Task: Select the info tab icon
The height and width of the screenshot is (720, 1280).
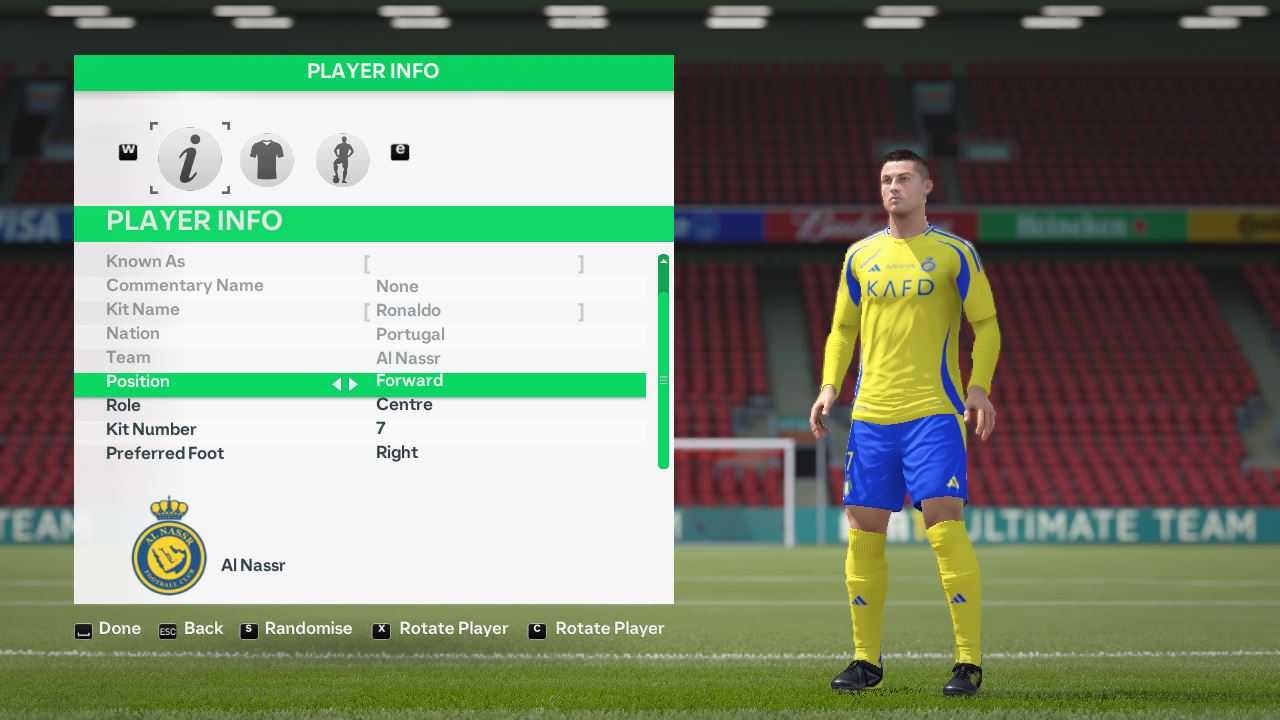Action: coord(190,159)
